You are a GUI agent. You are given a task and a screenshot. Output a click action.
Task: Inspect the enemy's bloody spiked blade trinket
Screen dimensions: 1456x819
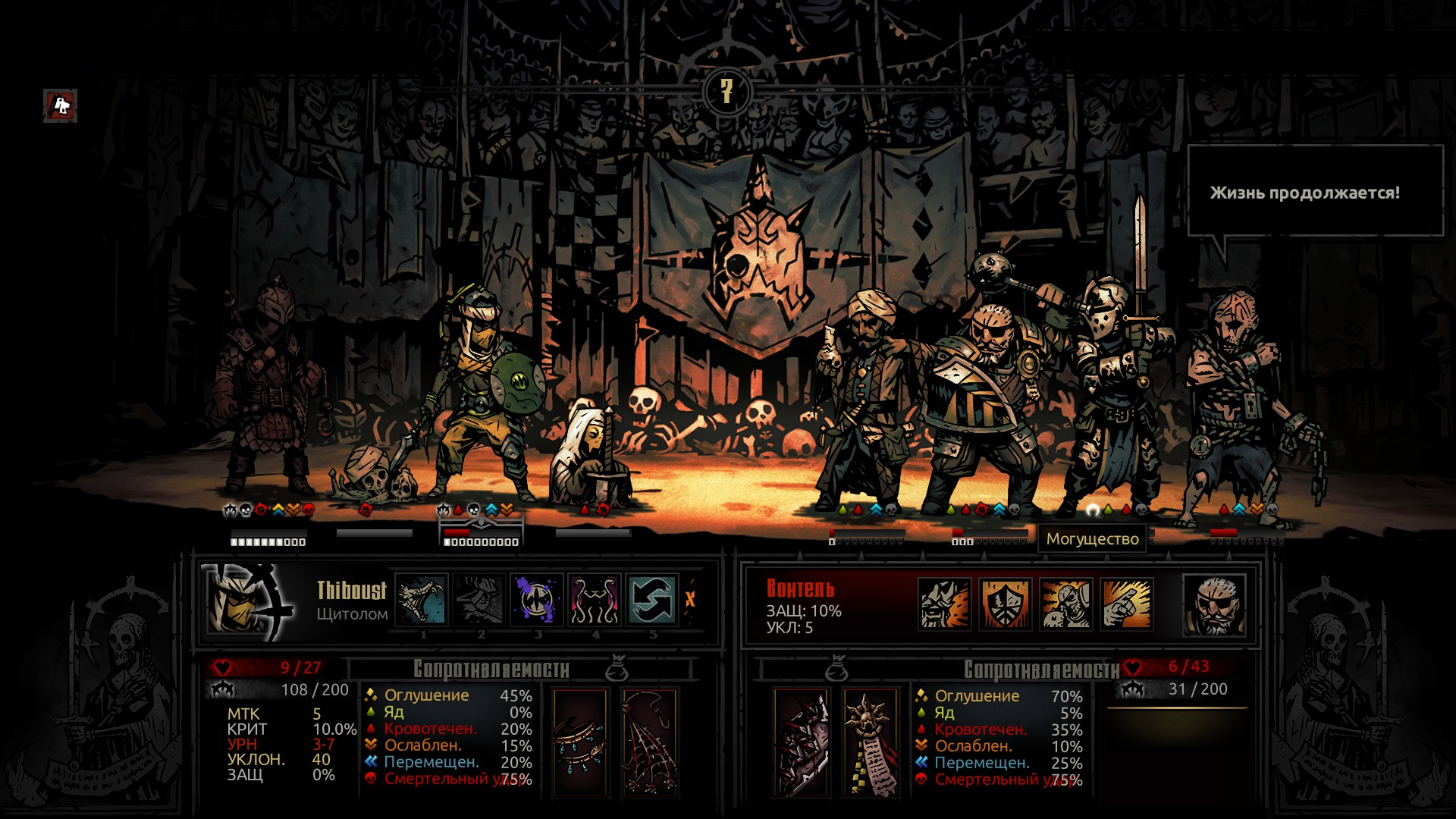pos(801,743)
